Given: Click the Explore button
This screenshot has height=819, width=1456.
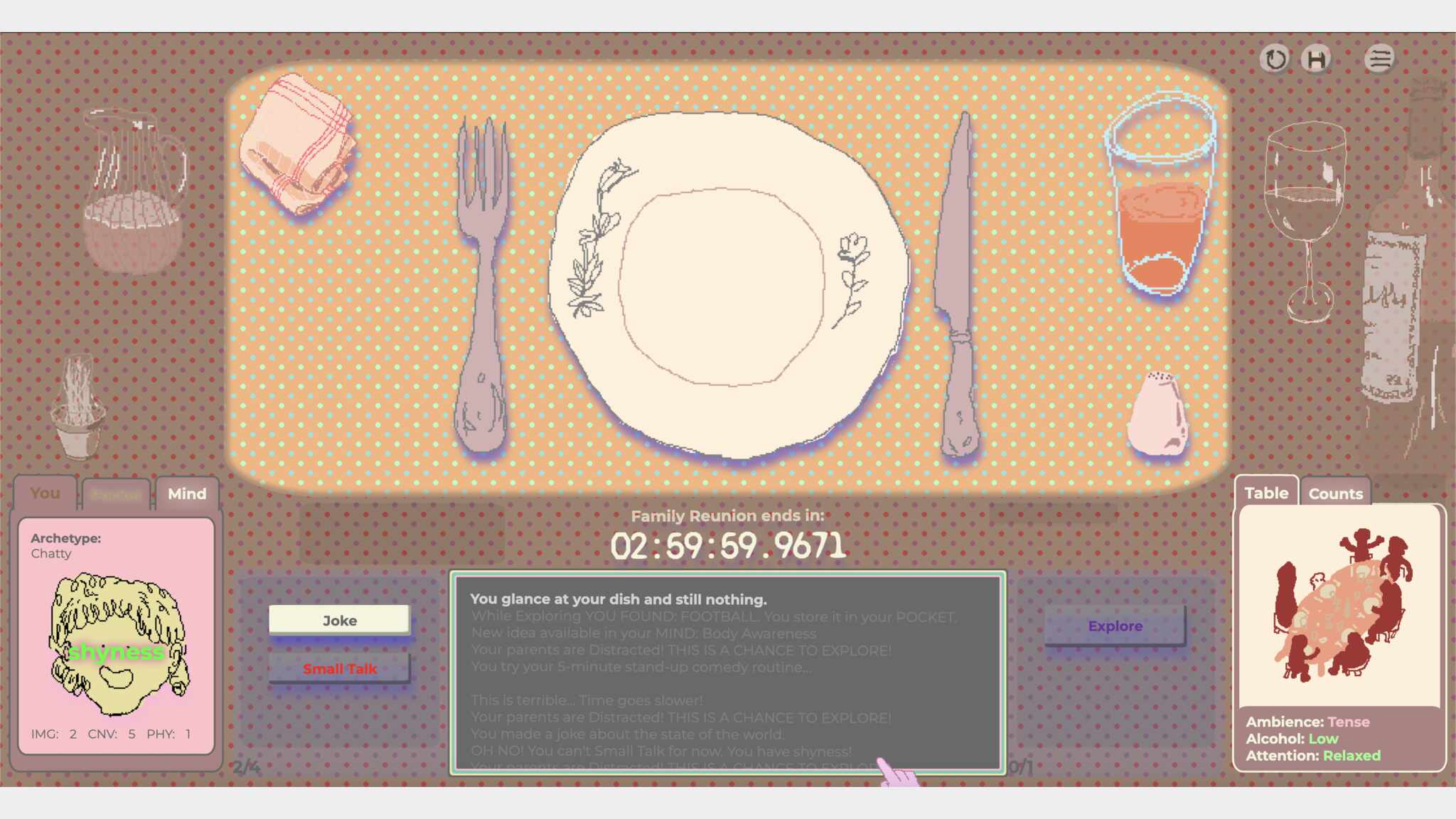Looking at the screenshot, I should tap(1115, 626).
